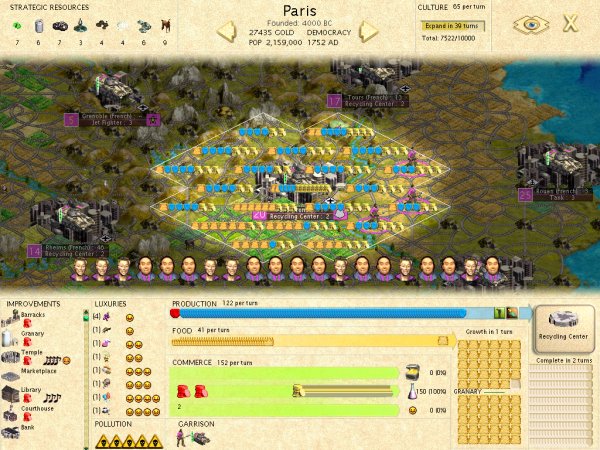Go to the previous city with left arrow

(229, 30)
